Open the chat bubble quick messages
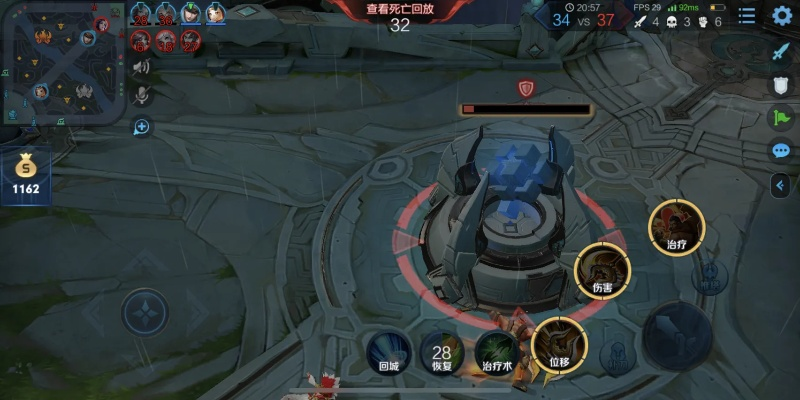The image size is (800, 400). click(x=781, y=151)
